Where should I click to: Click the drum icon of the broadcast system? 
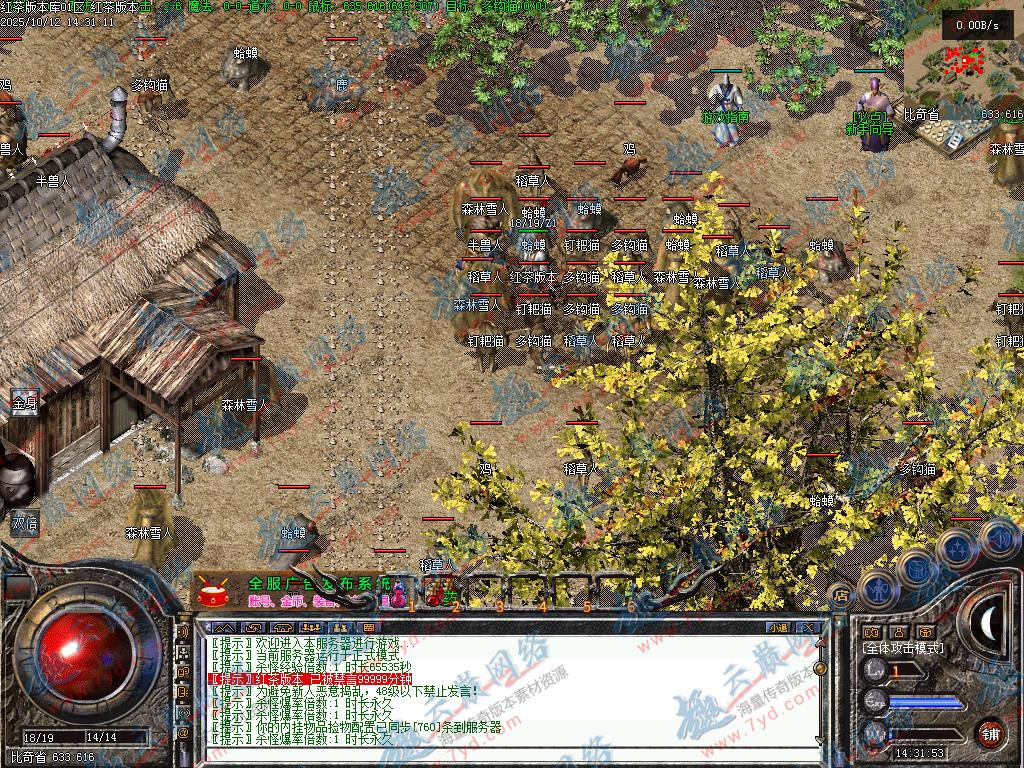point(212,592)
